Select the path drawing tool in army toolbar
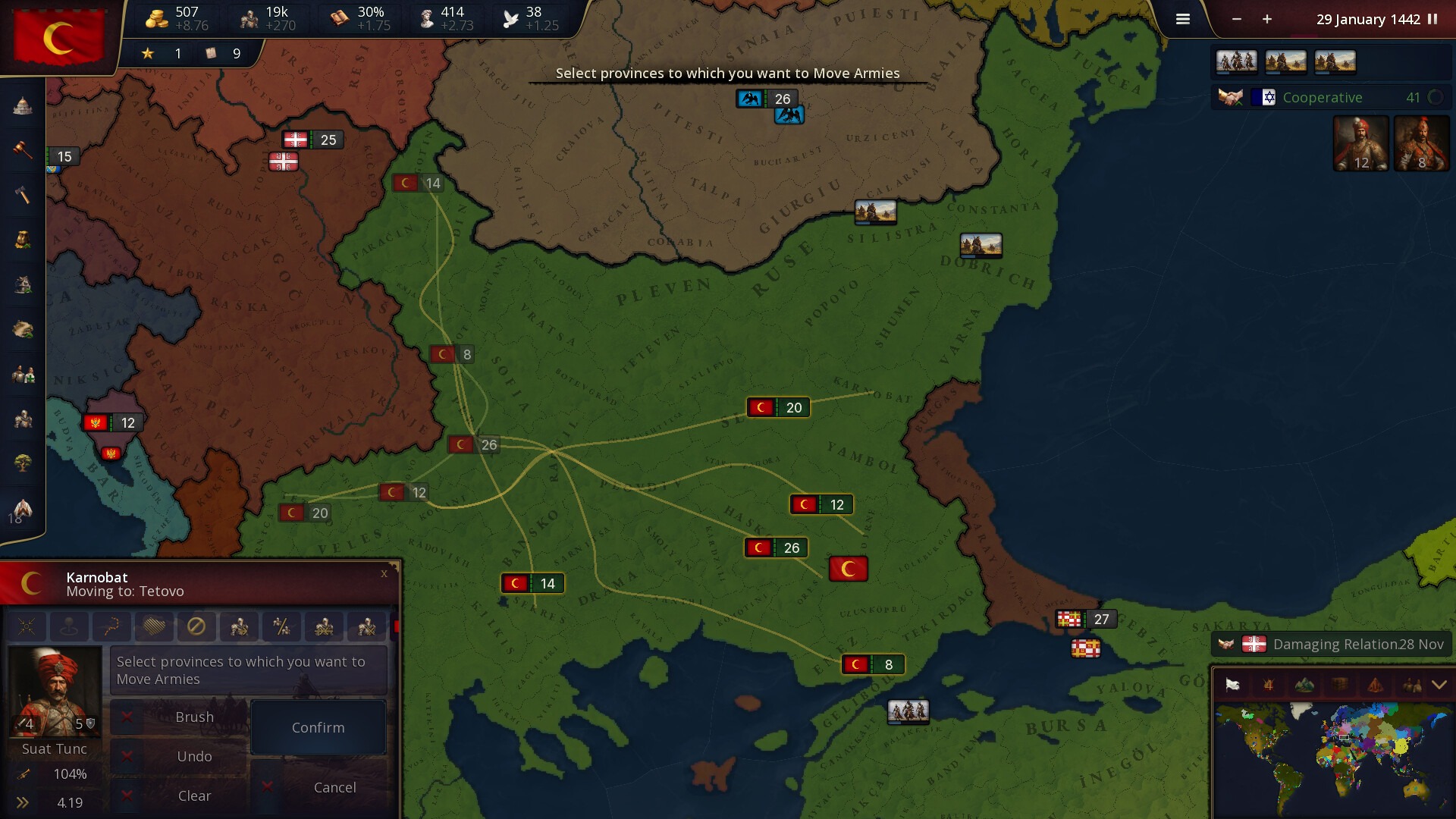Screen dimensions: 1456x819 112,626
